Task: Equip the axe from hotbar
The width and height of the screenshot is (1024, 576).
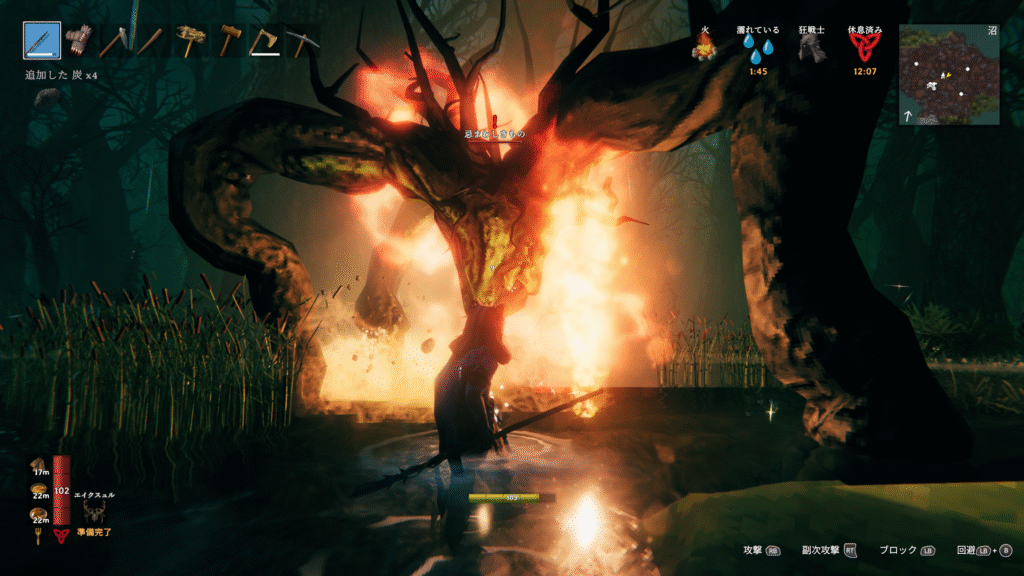Action: tap(264, 41)
